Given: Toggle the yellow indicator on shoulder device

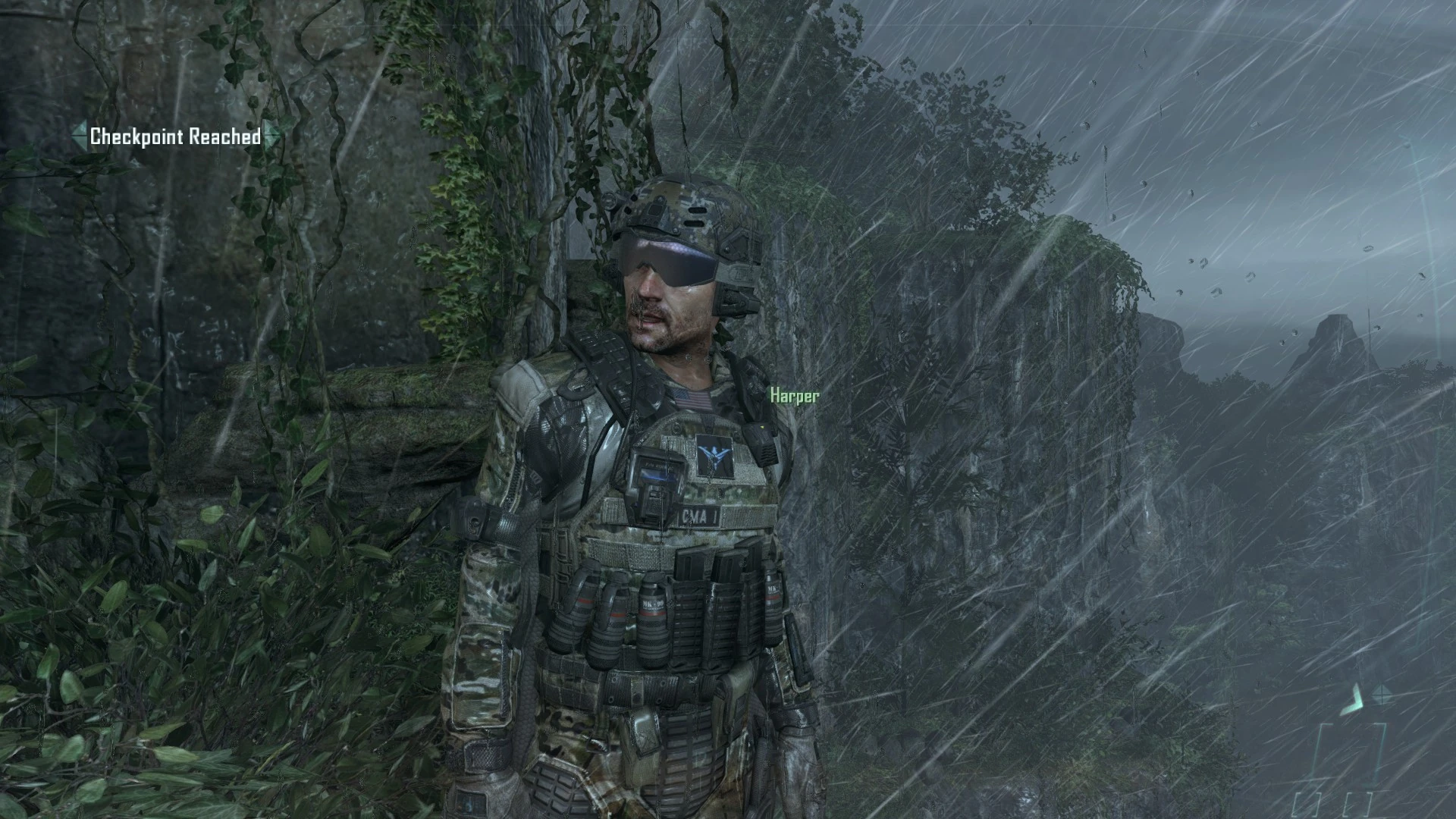Looking at the screenshot, I should (762, 426).
